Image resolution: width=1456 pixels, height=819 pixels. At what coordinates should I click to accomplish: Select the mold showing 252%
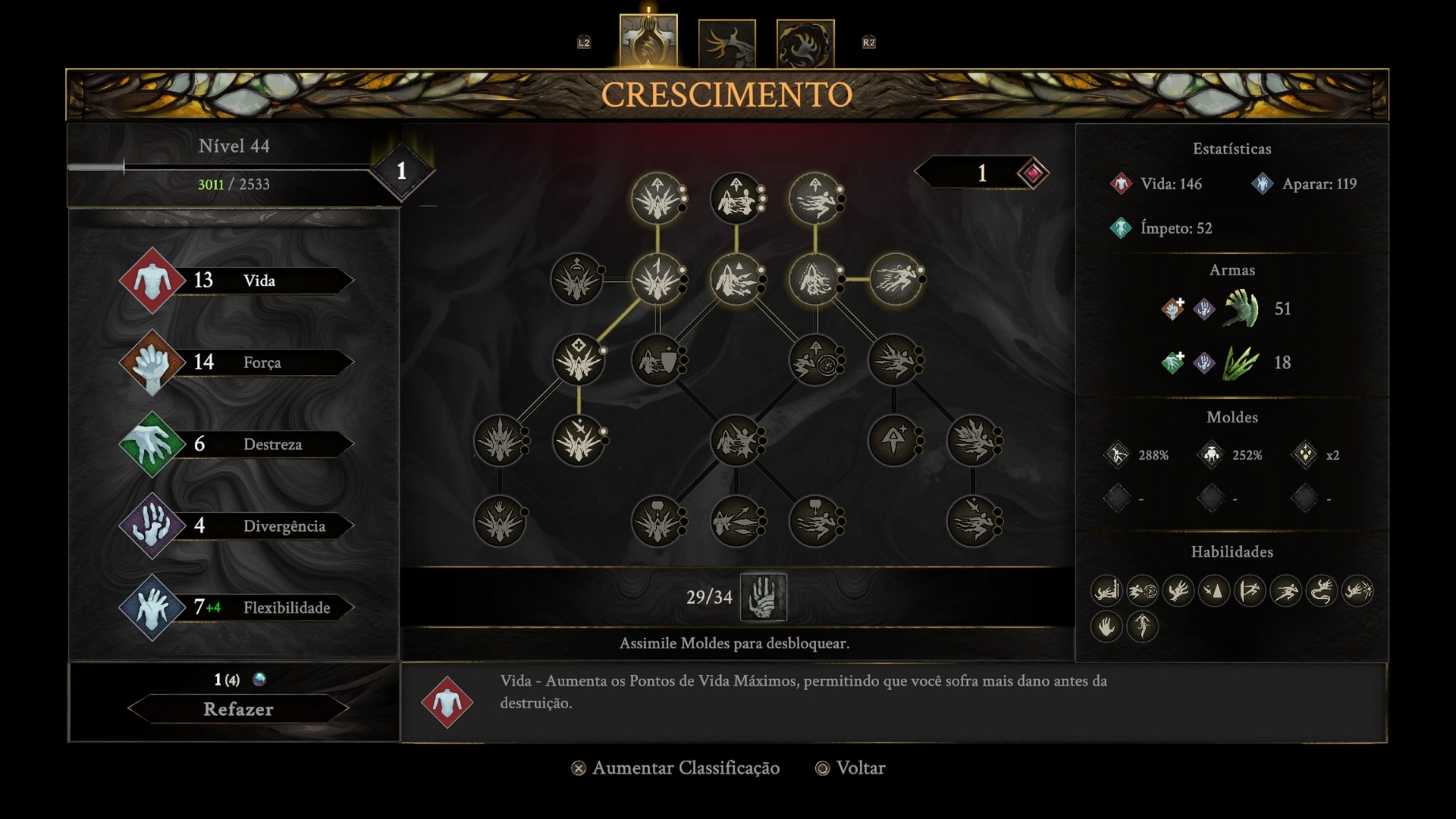(1211, 455)
